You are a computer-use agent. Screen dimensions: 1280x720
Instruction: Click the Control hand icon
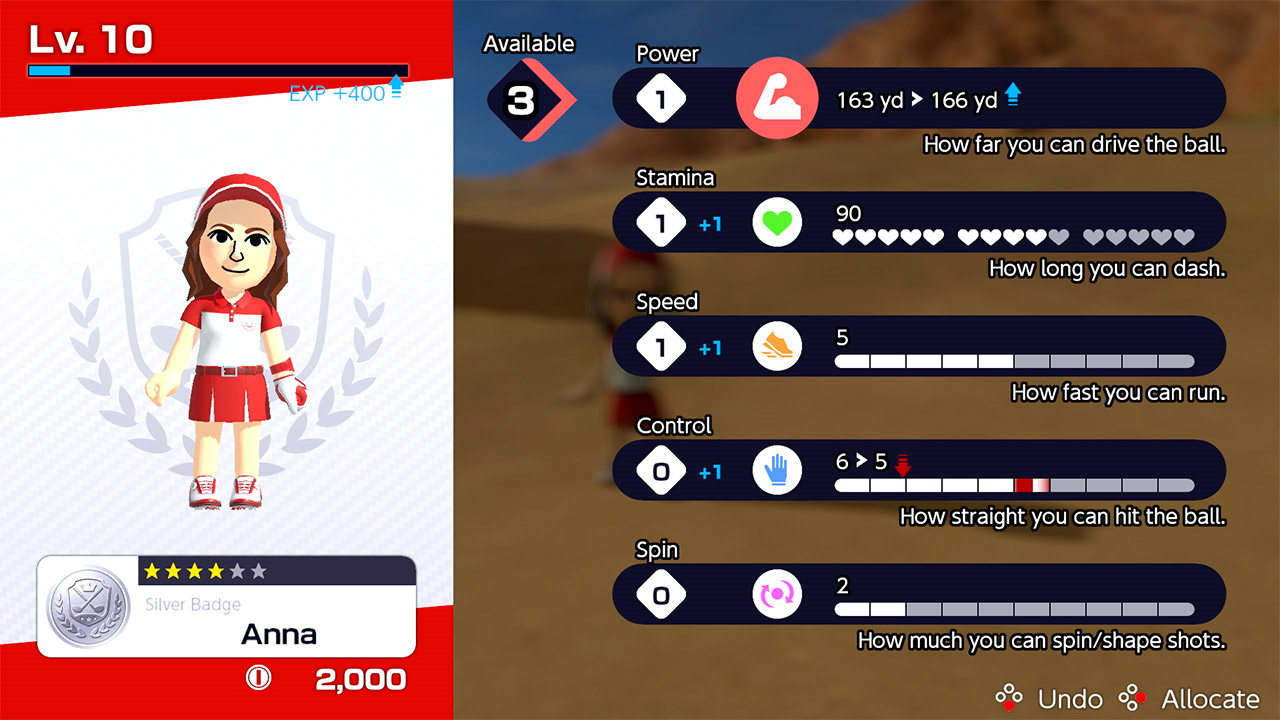point(777,470)
